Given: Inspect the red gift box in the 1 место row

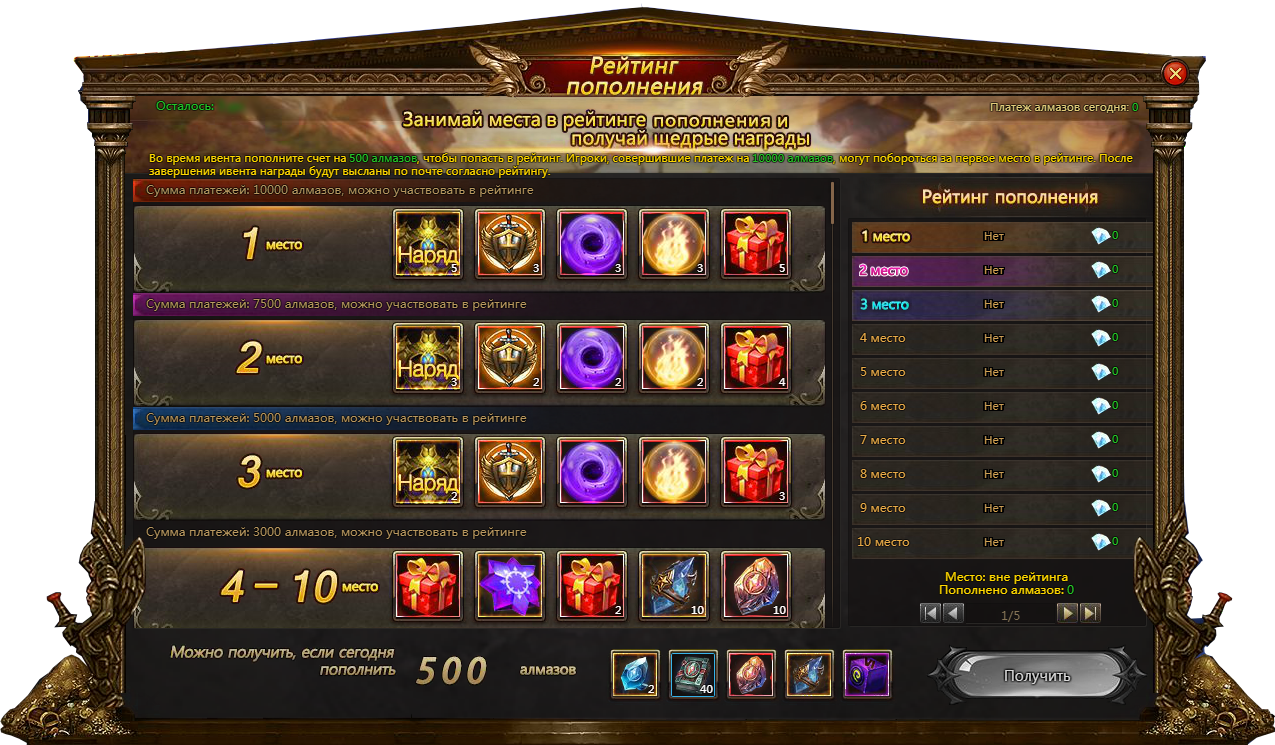Looking at the screenshot, I should (756, 243).
